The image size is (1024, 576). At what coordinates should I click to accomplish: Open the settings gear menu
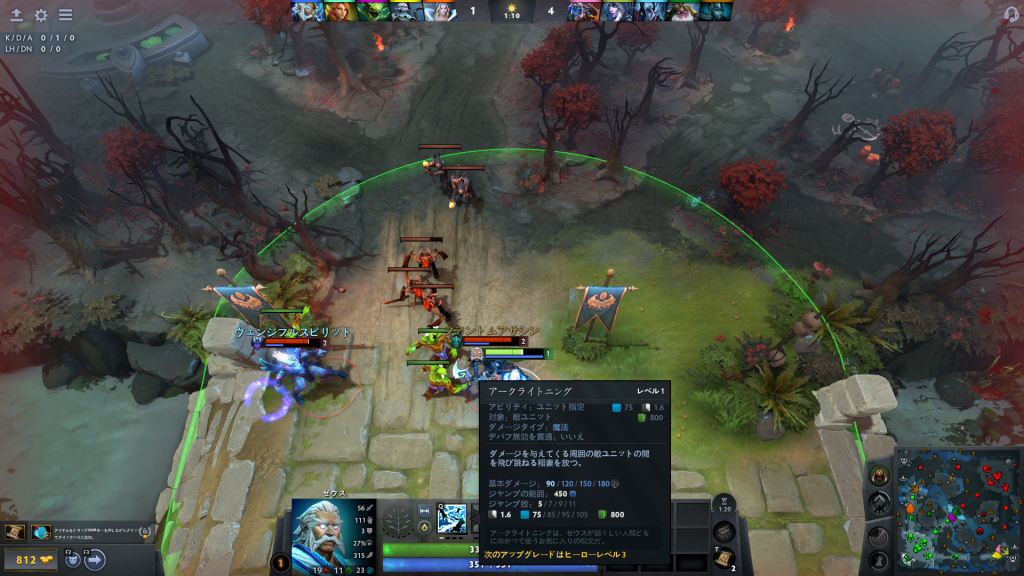tap(41, 15)
